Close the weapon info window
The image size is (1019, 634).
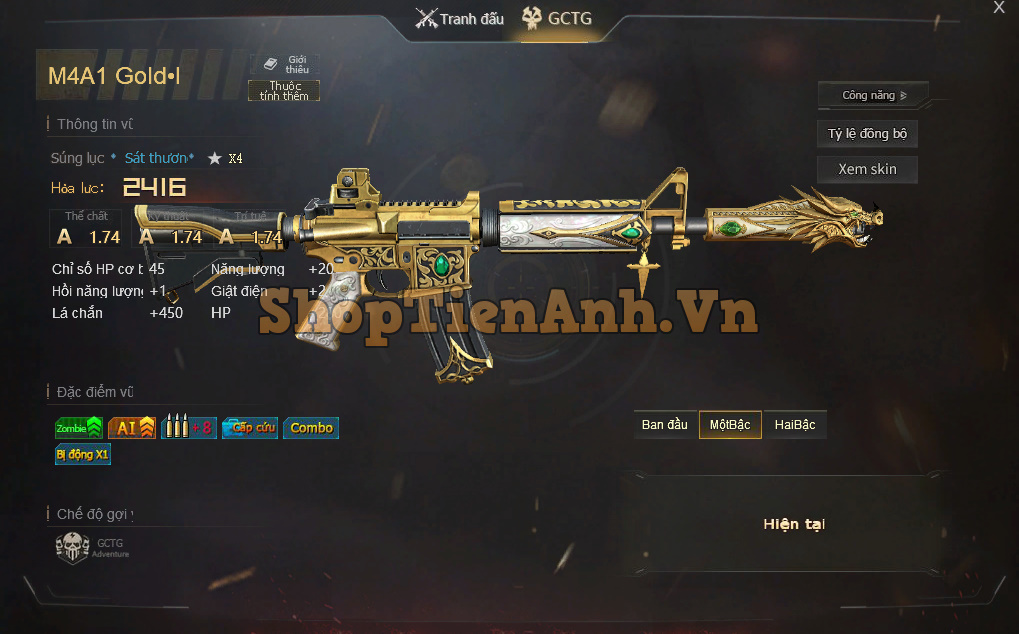tap(998, 8)
